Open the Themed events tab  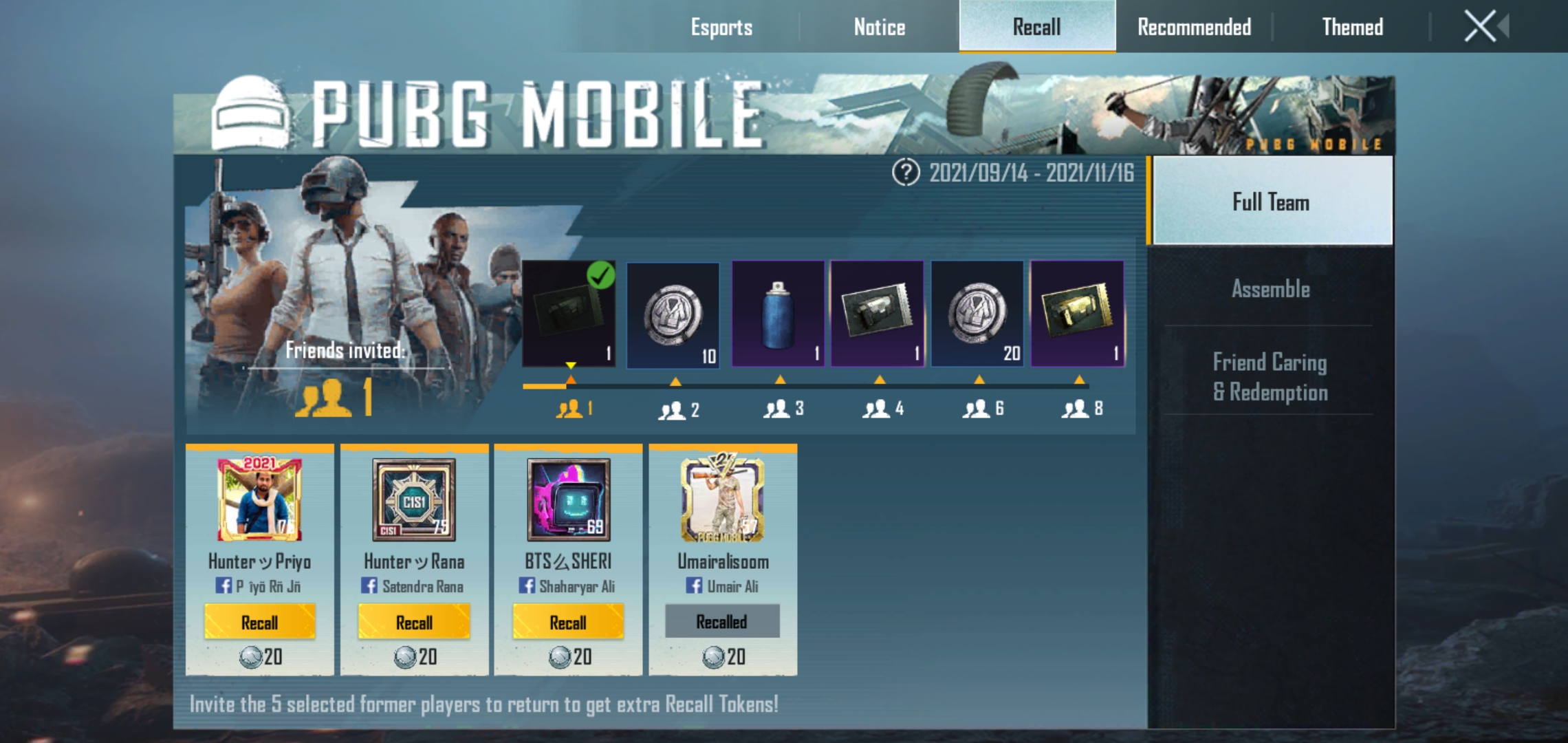tap(1351, 28)
